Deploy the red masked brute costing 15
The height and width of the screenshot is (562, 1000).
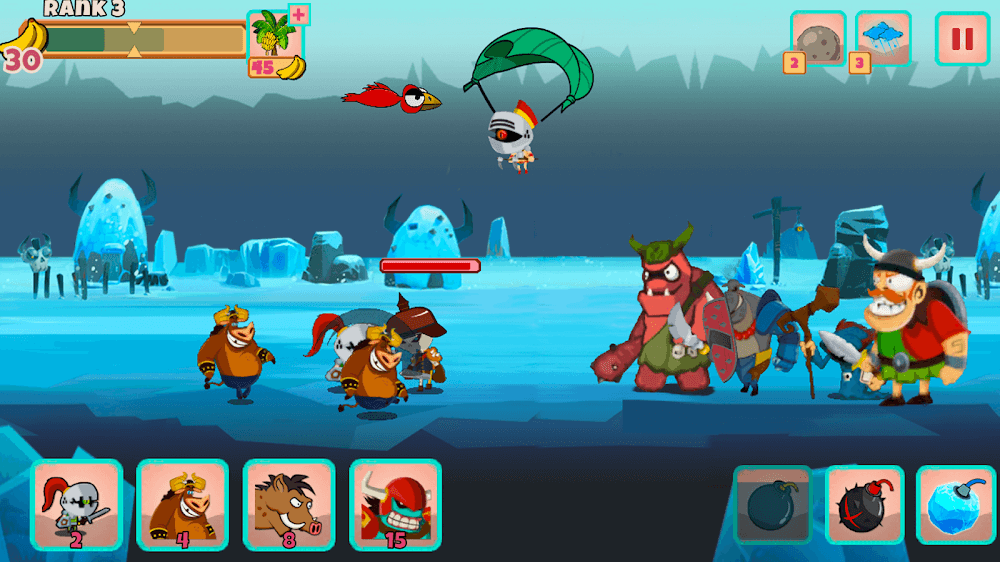coord(395,504)
